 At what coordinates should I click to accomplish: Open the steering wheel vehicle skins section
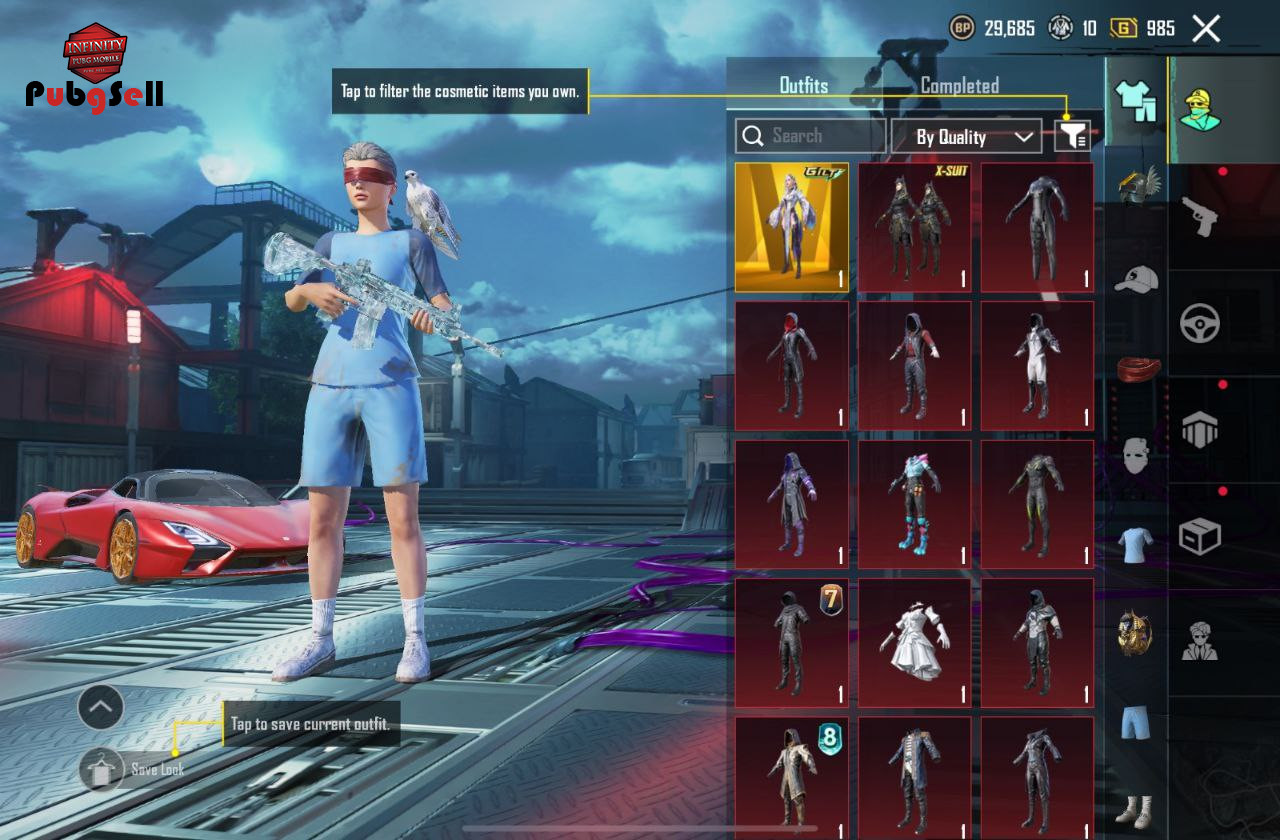point(1200,323)
